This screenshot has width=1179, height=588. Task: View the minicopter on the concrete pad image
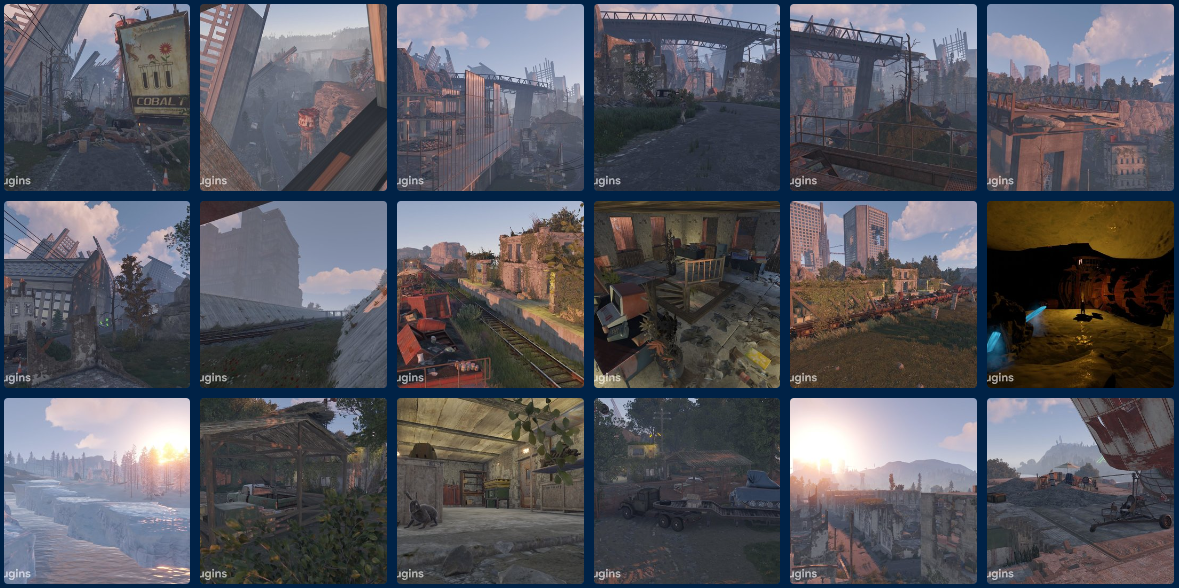1080,491
